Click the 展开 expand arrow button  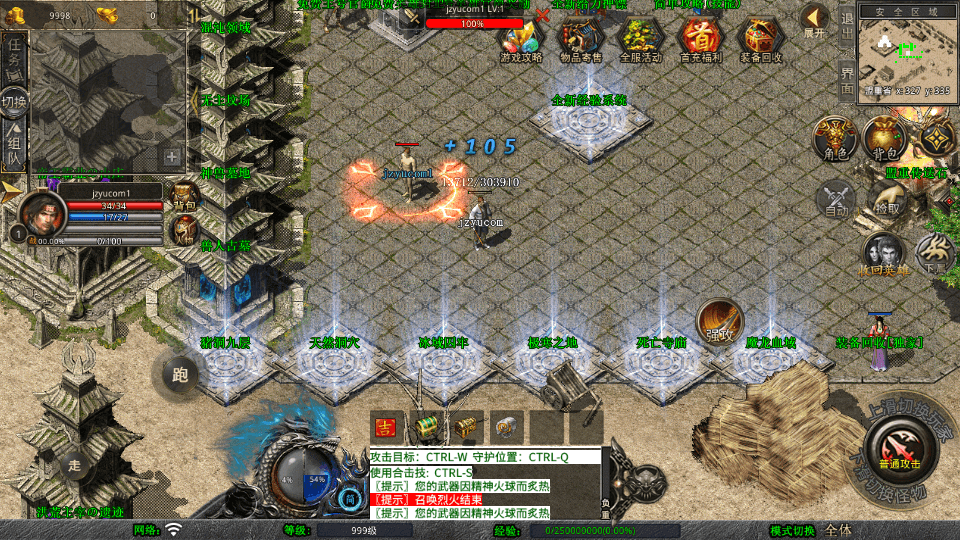point(815,20)
